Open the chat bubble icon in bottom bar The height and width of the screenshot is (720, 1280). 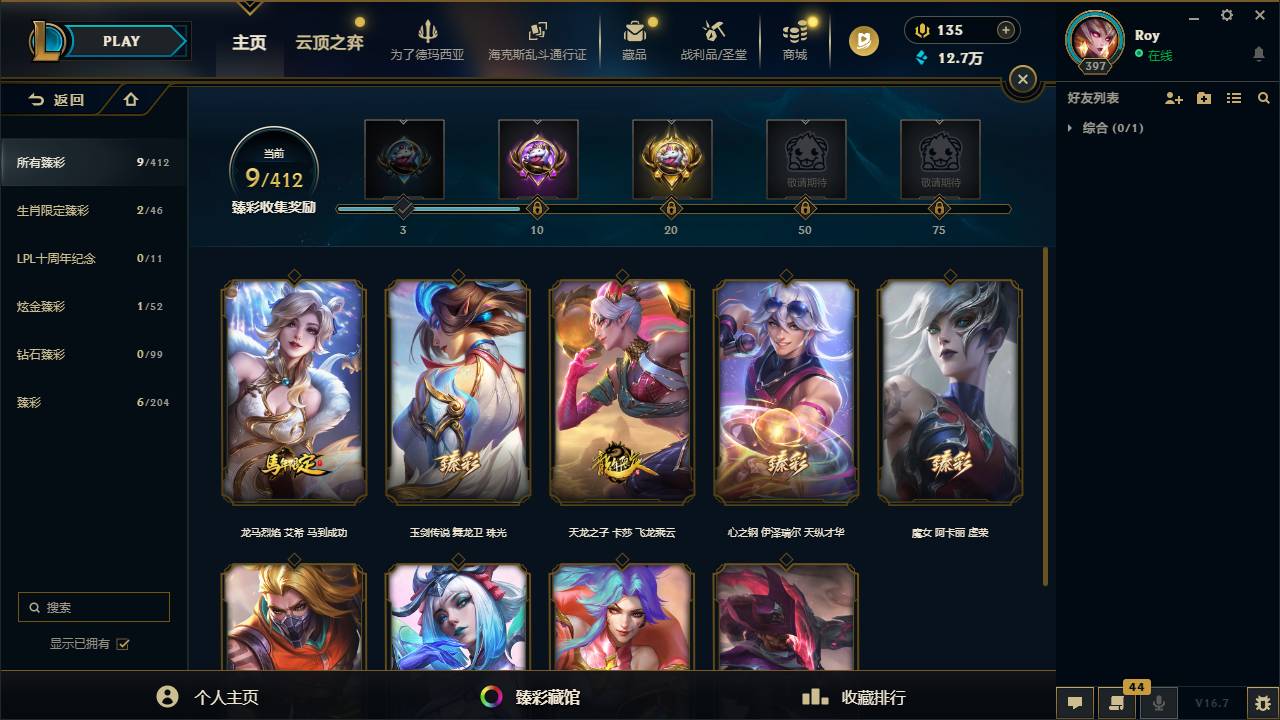click(x=1073, y=703)
